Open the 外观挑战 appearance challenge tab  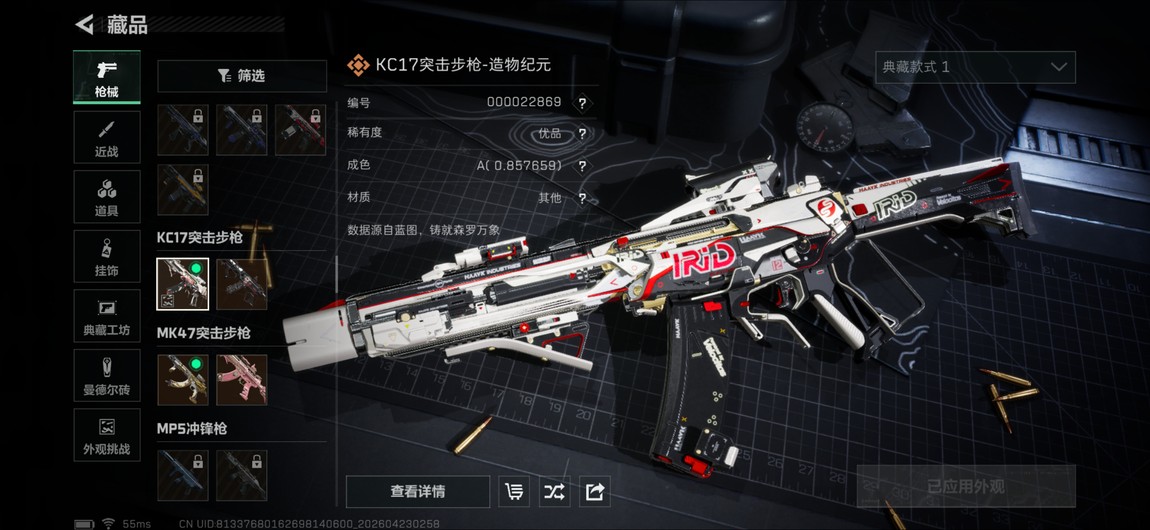coord(107,436)
